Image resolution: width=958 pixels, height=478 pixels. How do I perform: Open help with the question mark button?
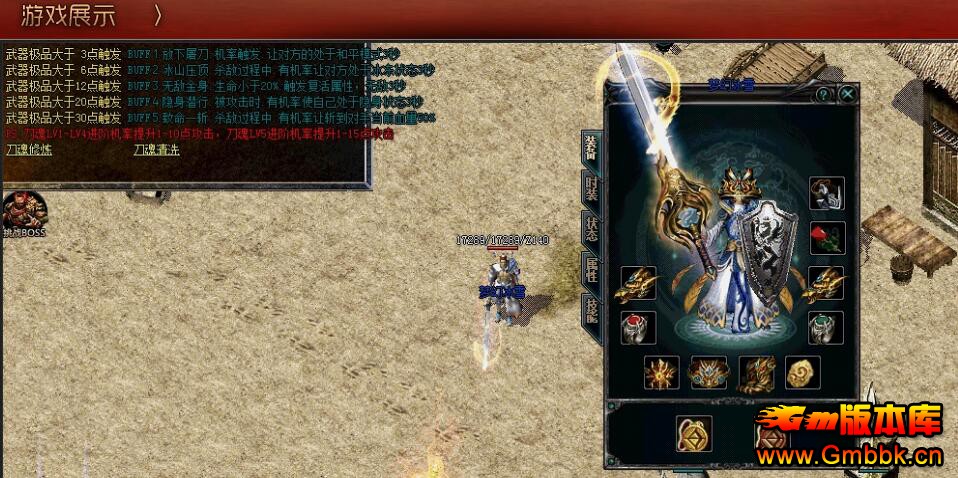[x=824, y=94]
